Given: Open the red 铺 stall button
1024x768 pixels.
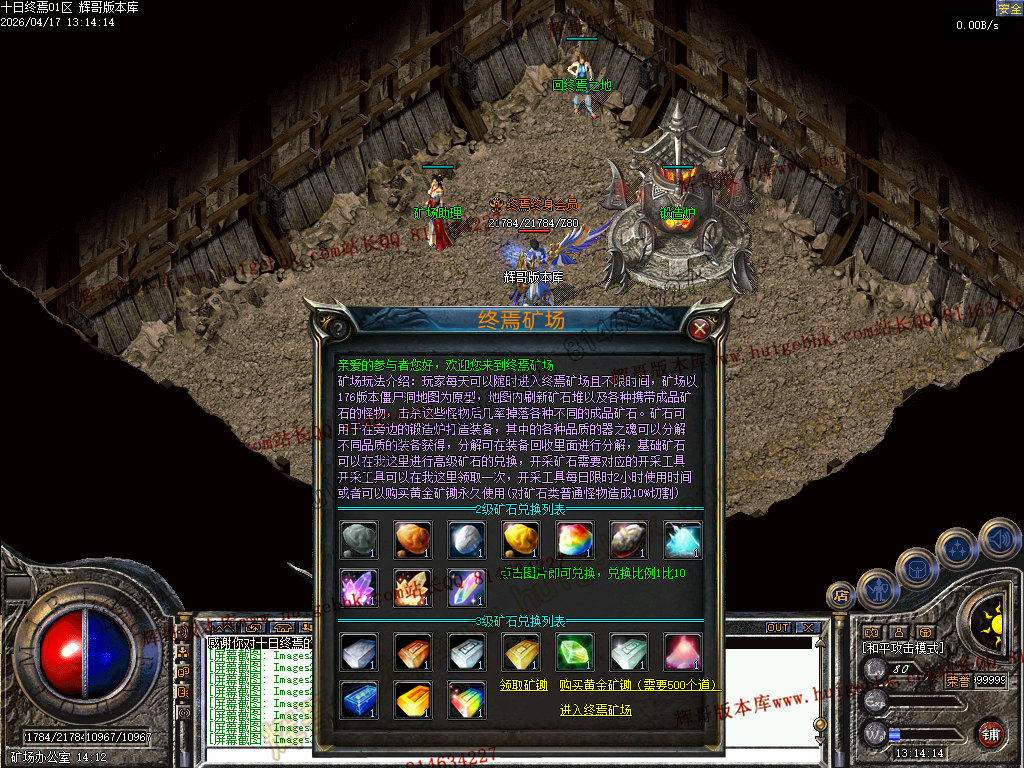Looking at the screenshot, I should coord(990,733).
